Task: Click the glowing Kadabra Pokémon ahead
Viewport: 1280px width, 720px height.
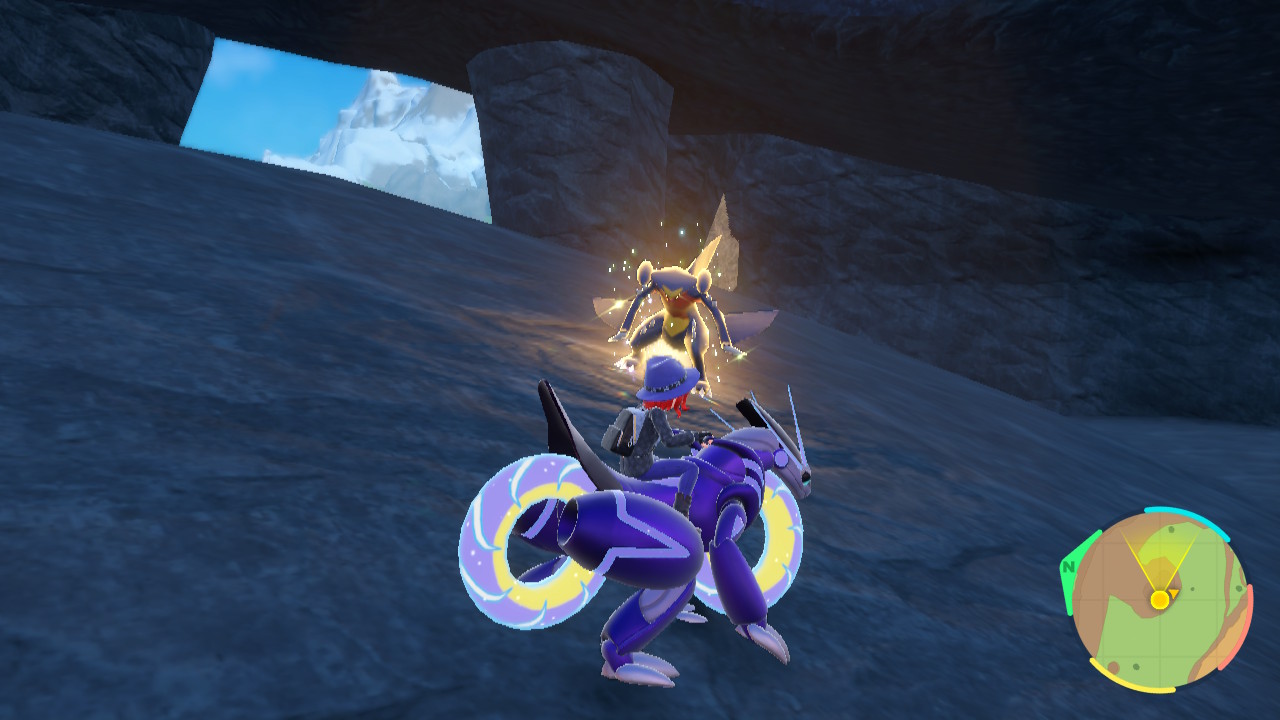Action: (672, 310)
